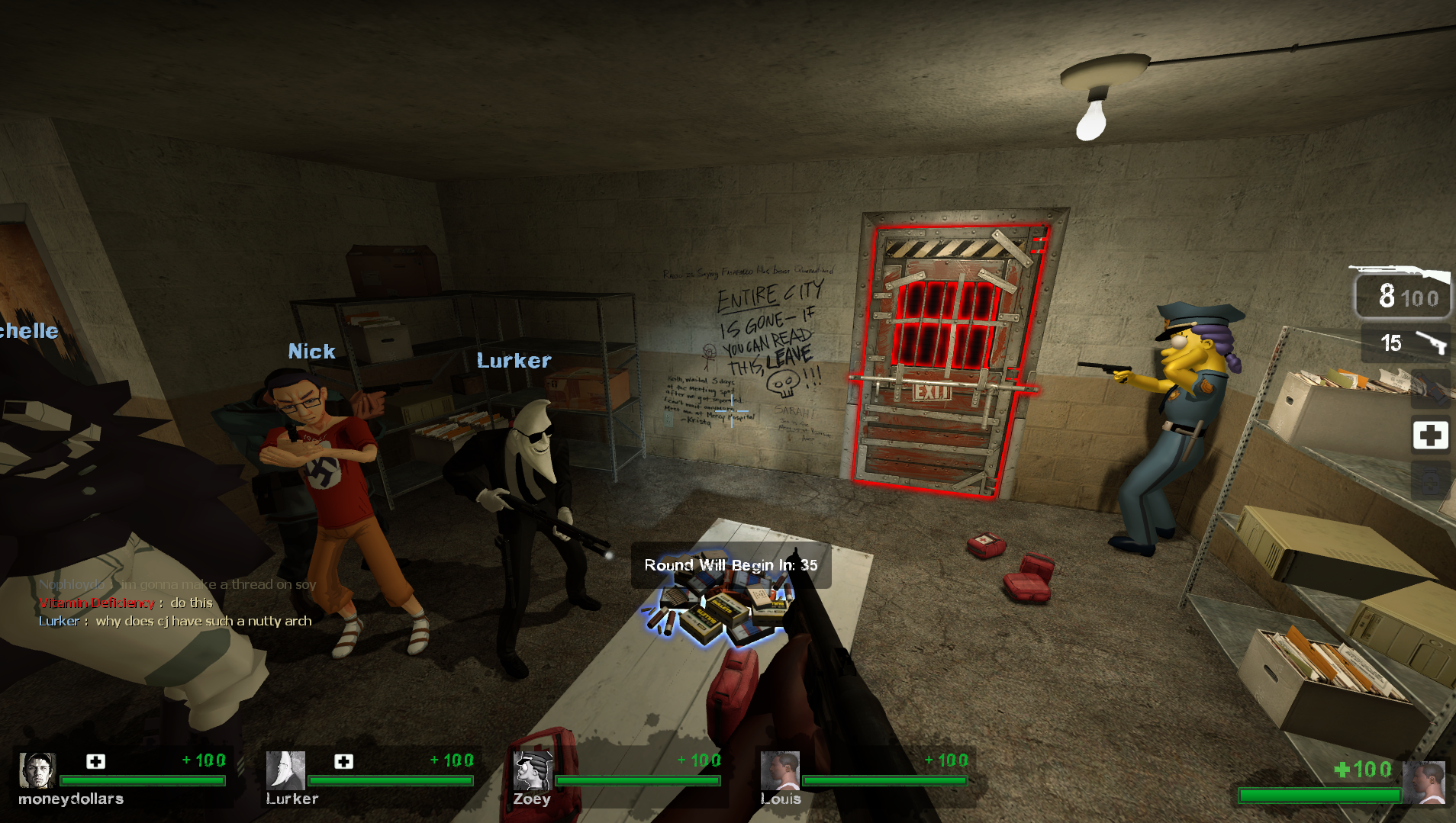This screenshot has width=1456, height=823.
Task: Click moneydollars' teammate portrait
Action: (37, 770)
